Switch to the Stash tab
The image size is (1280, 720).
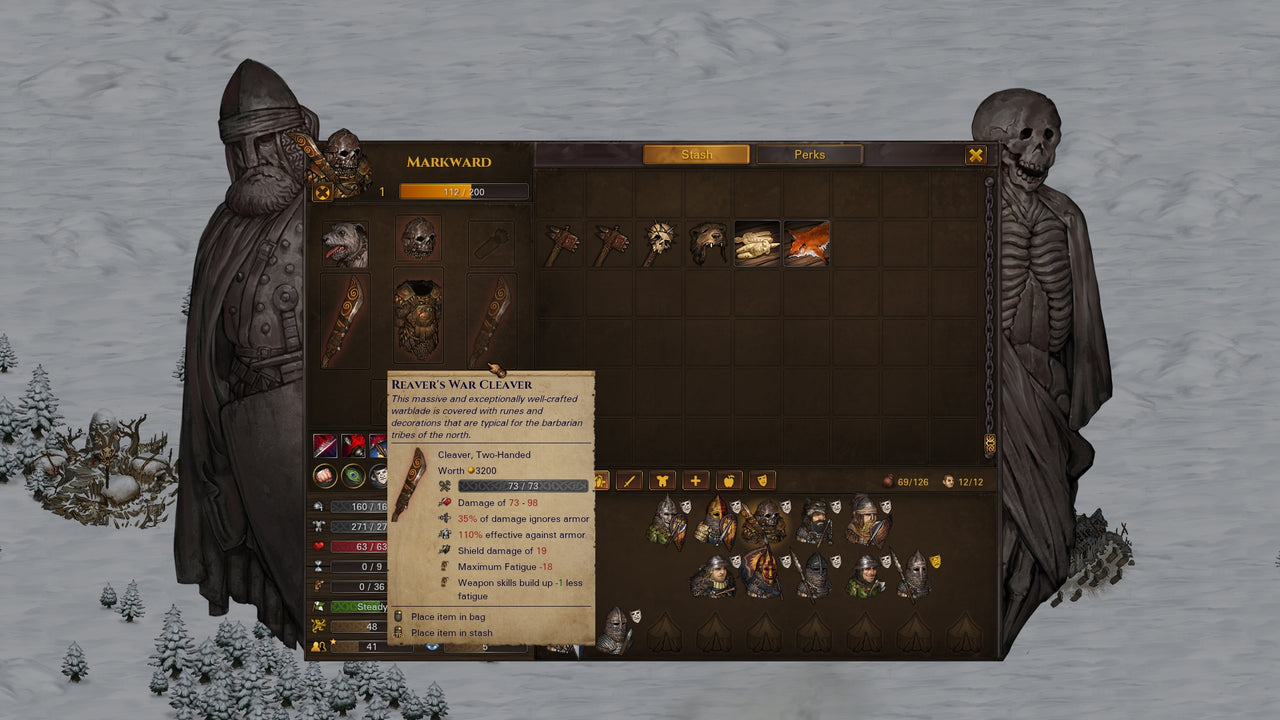click(x=697, y=155)
